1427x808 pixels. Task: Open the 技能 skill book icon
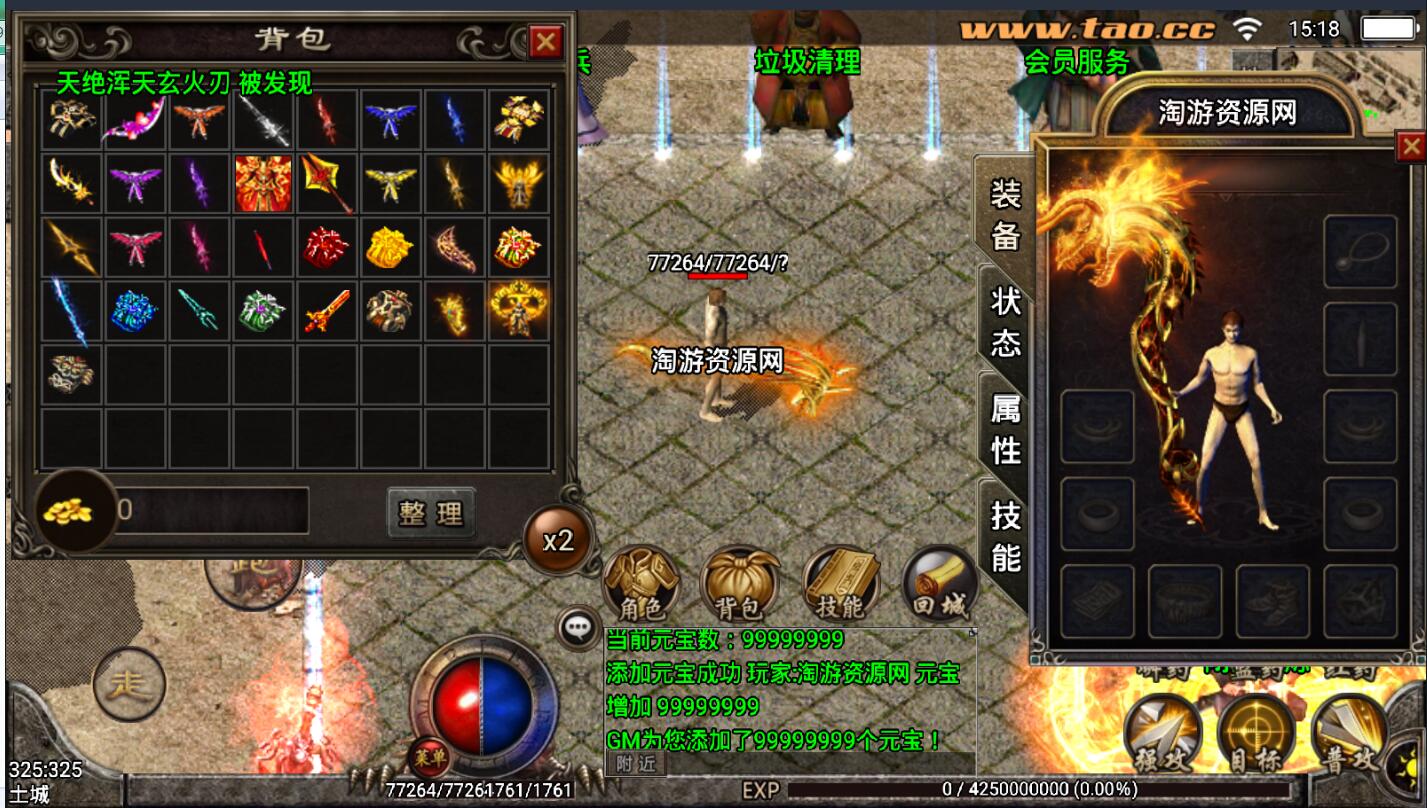840,584
